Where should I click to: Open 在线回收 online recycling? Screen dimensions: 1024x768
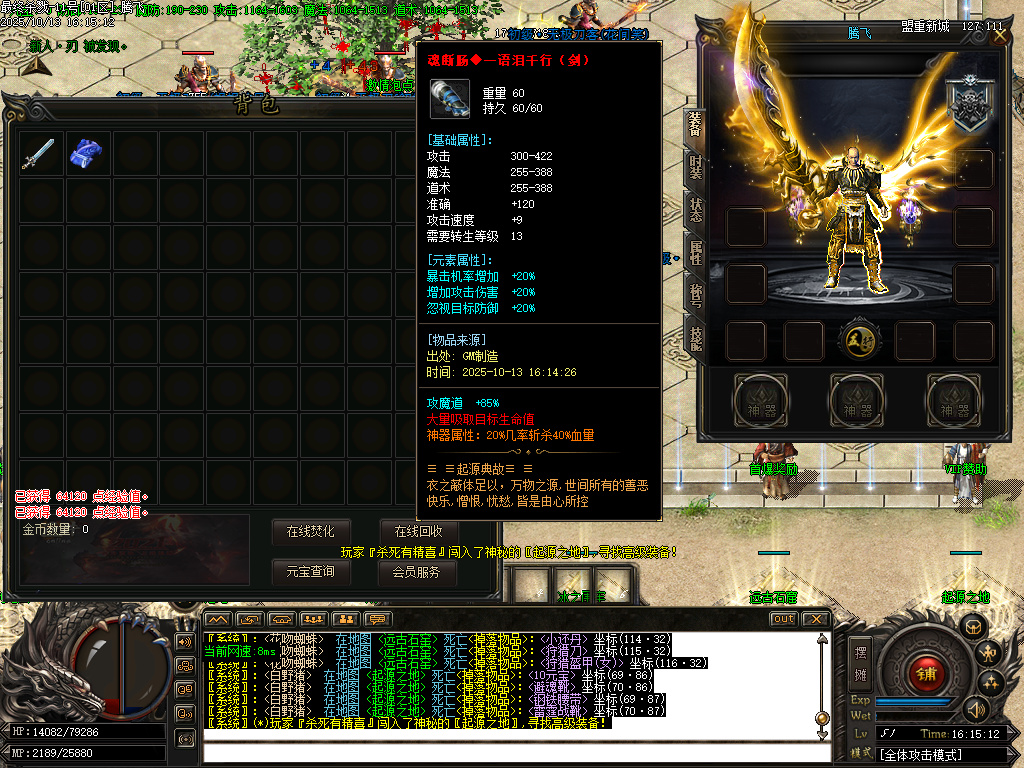point(418,531)
